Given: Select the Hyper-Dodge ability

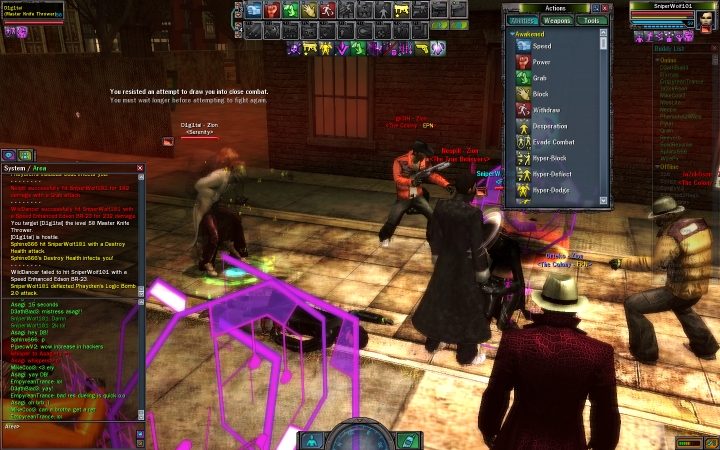Looking at the screenshot, I should (551, 190).
